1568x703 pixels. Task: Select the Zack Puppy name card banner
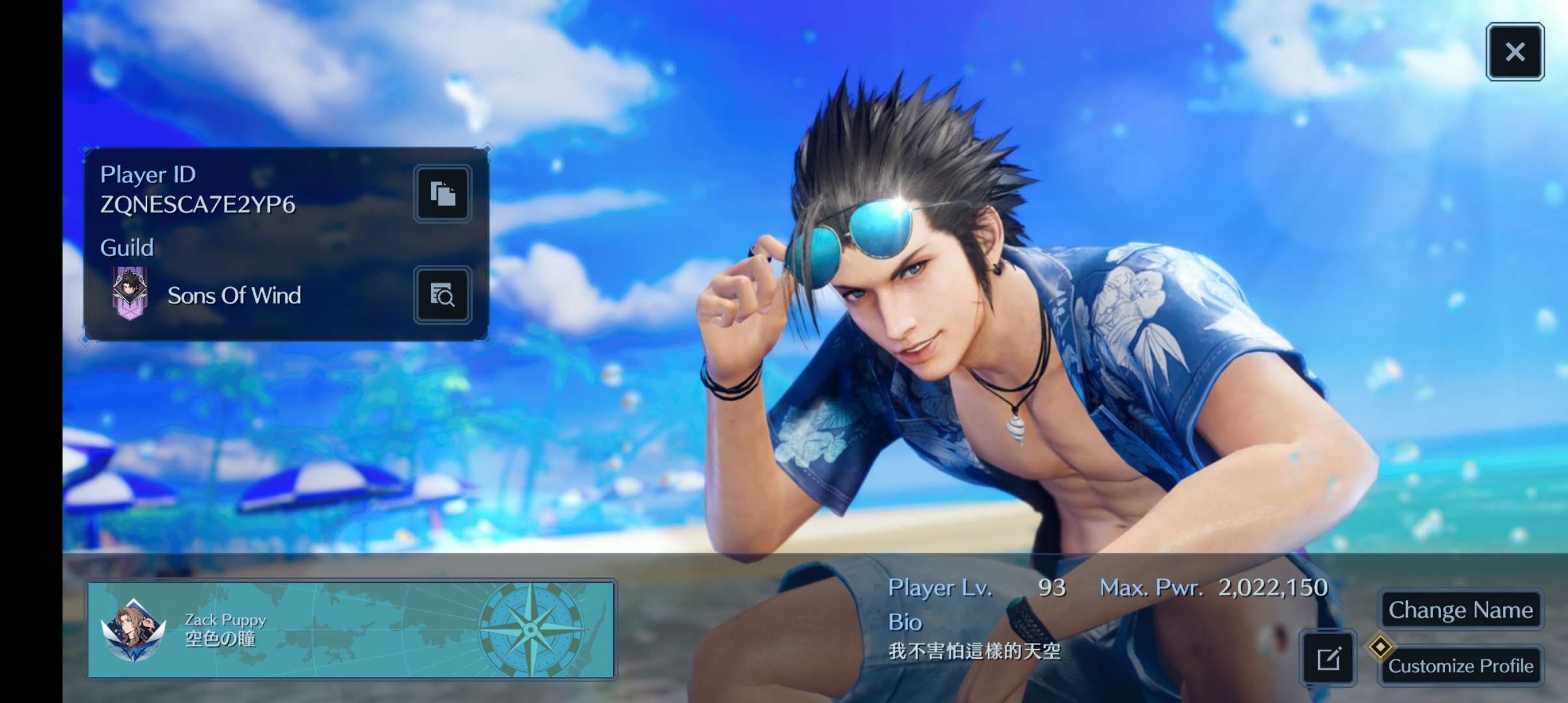coord(352,629)
